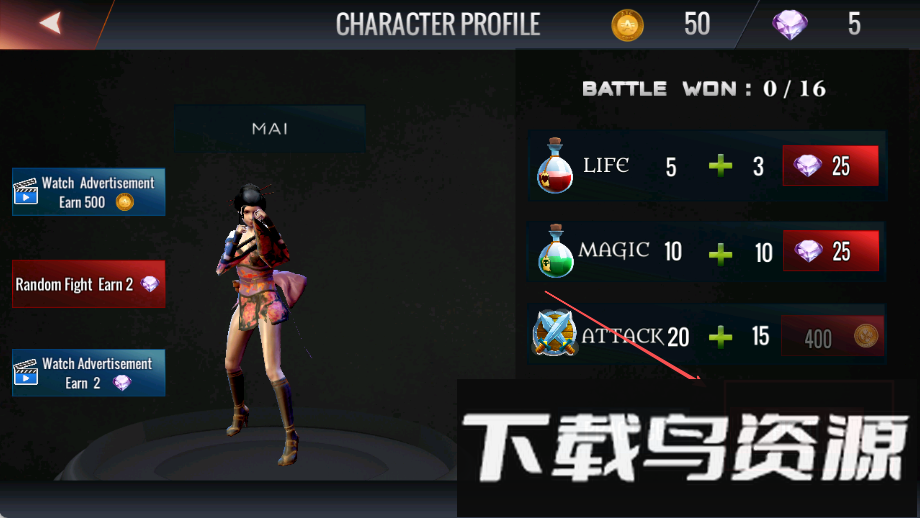Buy the Magic upgrade for 25 gems

coord(830,251)
